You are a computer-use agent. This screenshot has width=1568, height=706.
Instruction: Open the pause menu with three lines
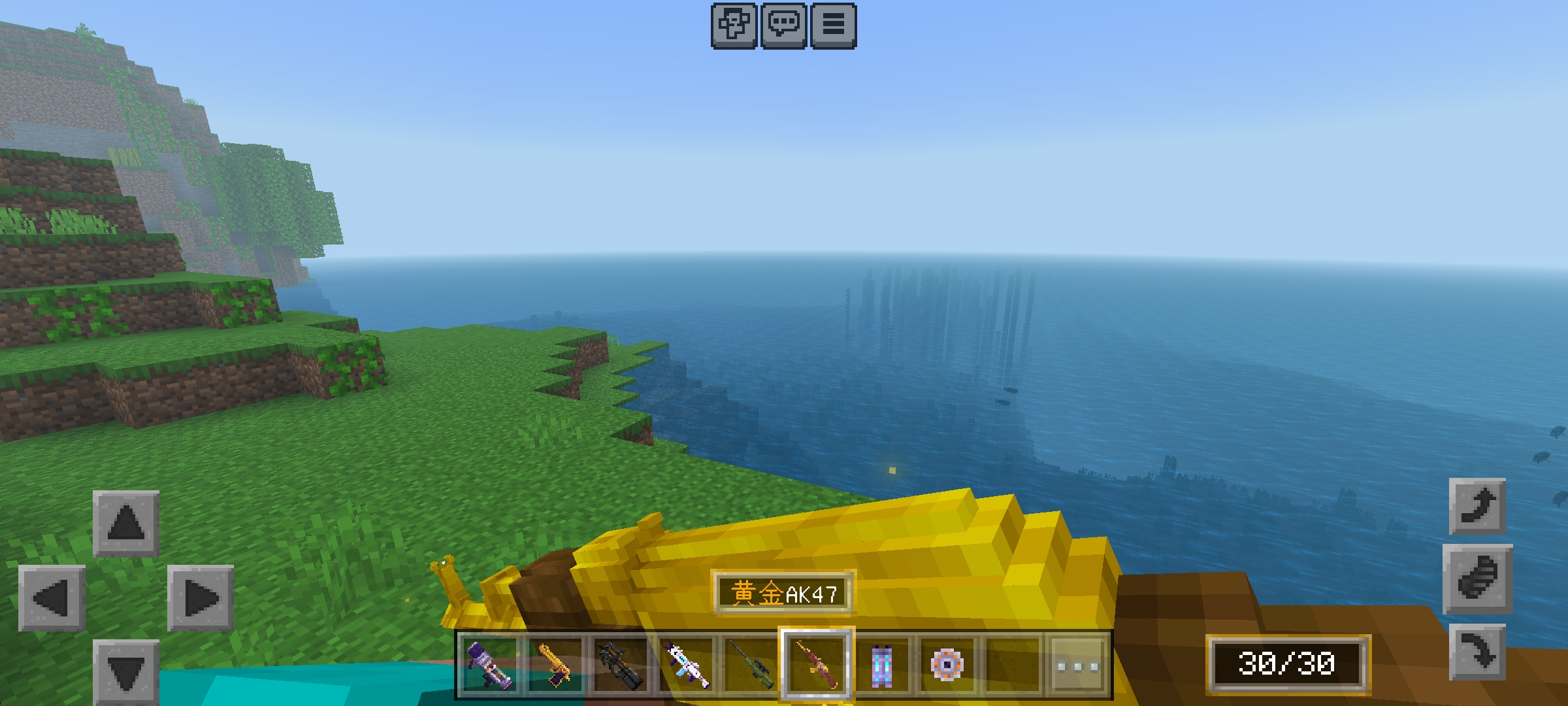[833, 25]
